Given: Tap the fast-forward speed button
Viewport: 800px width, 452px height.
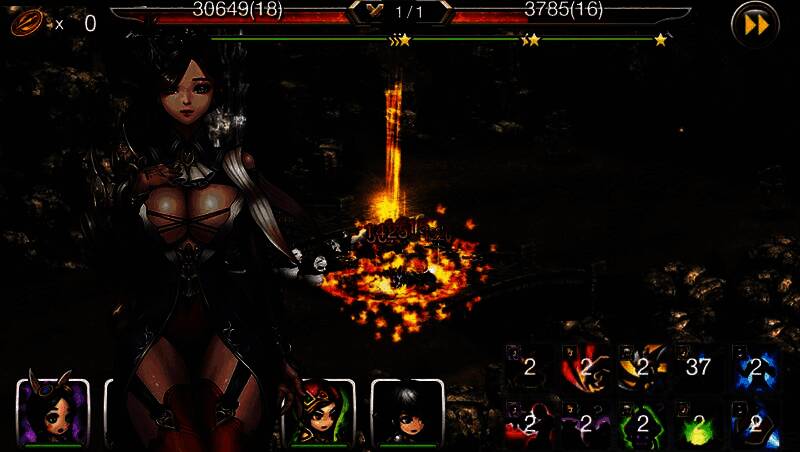Looking at the screenshot, I should click(755, 24).
